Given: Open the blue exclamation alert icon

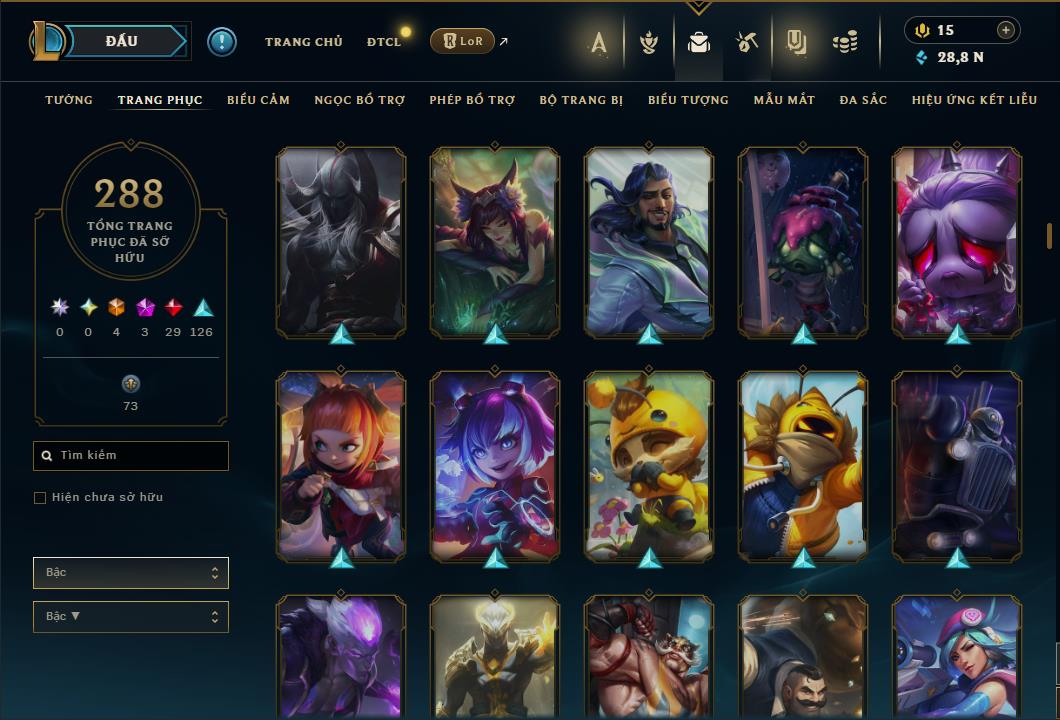Looking at the screenshot, I should (222, 42).
